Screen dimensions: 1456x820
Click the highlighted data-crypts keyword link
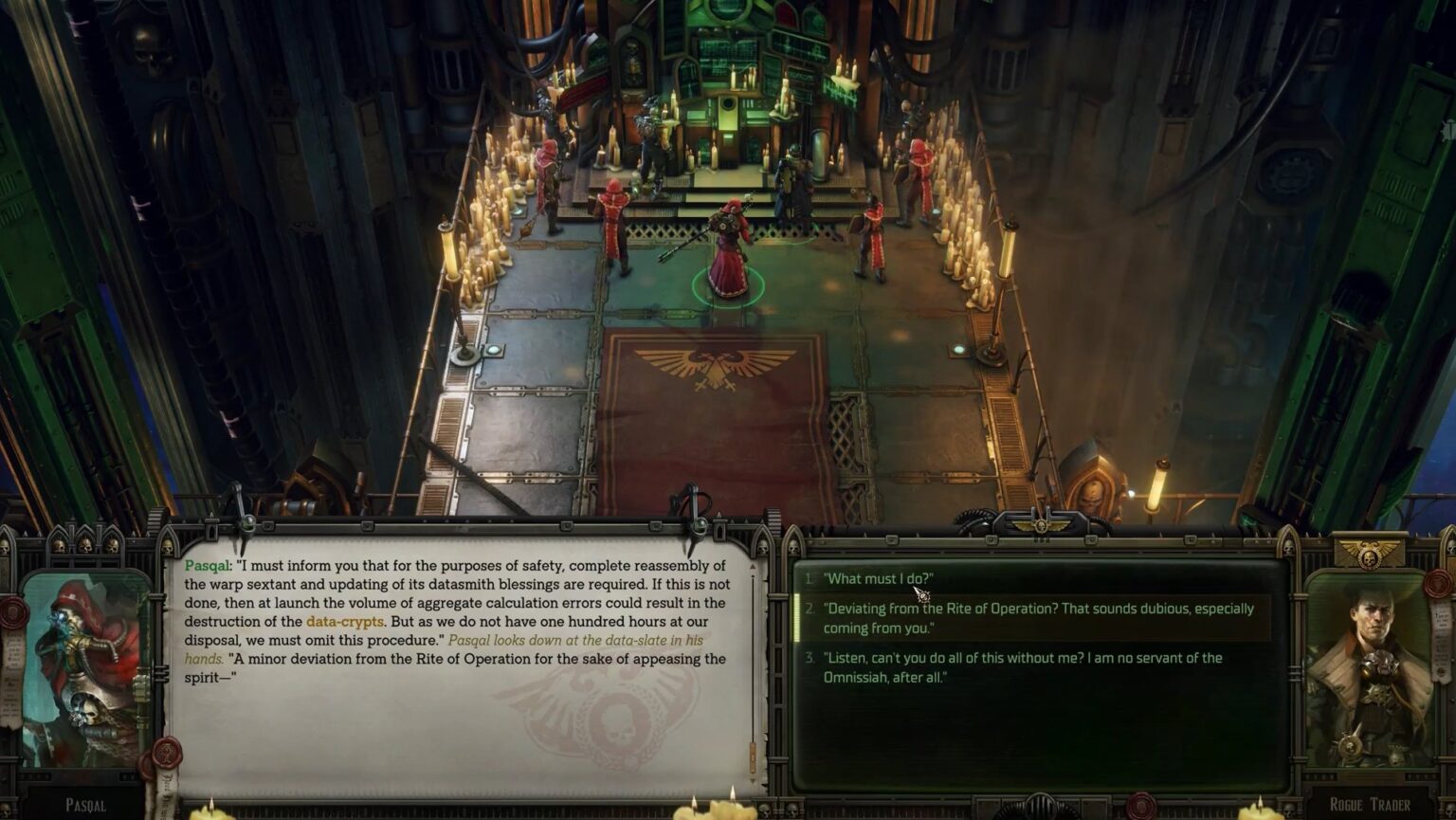[x=346, y=623]
